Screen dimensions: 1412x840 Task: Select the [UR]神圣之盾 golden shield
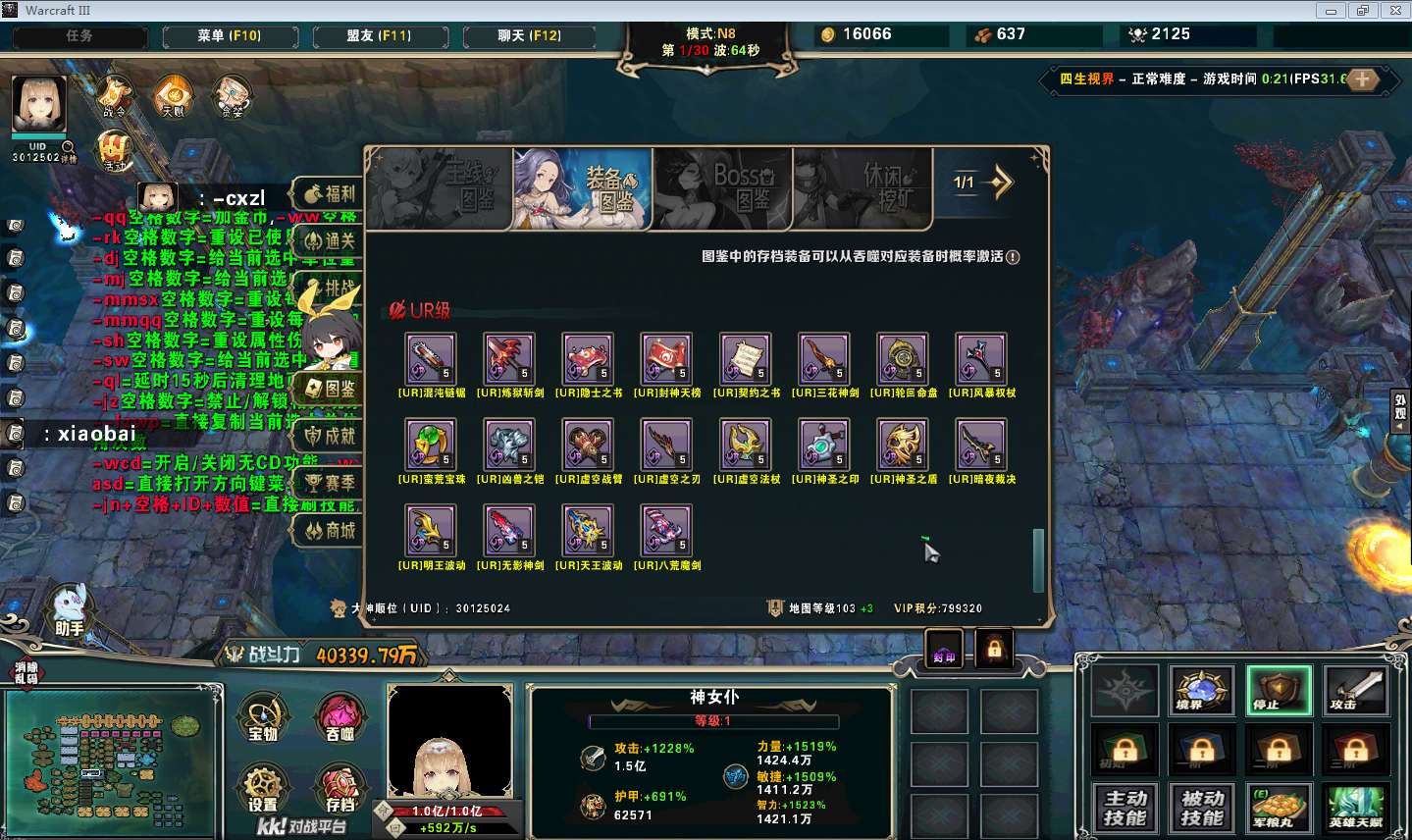(903, 445)
